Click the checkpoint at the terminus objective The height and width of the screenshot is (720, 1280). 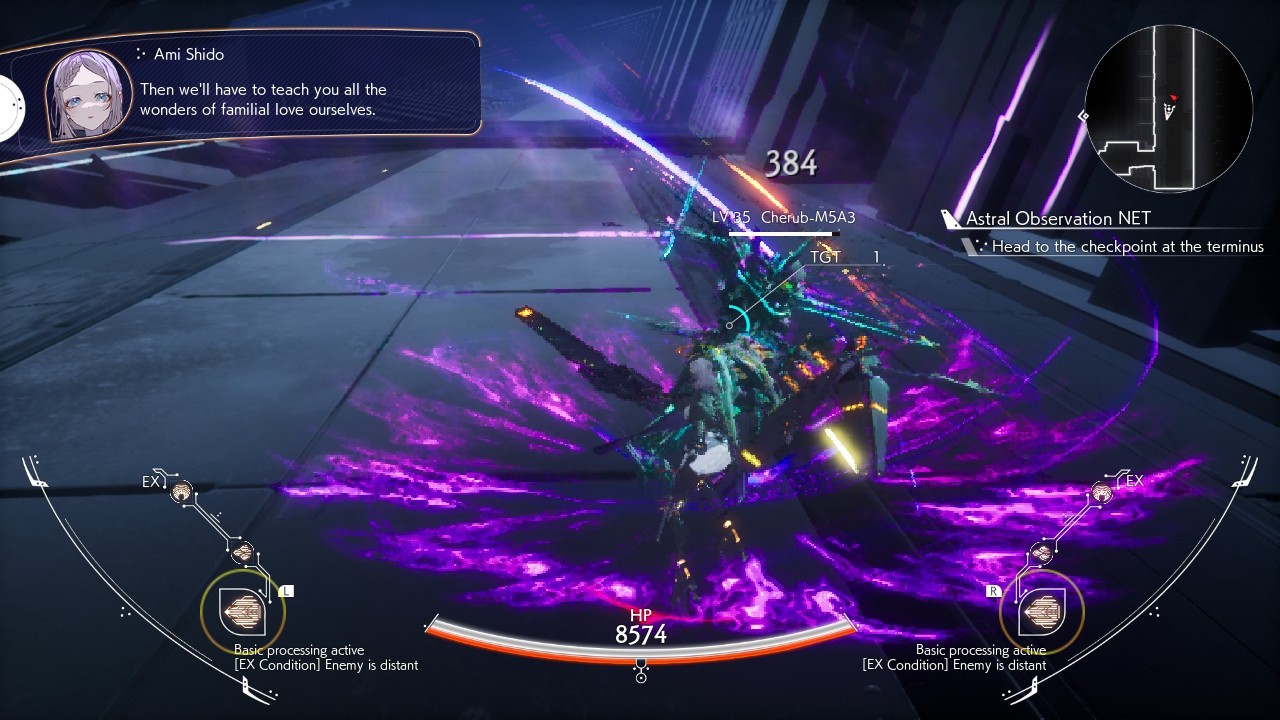point(1127,246)
